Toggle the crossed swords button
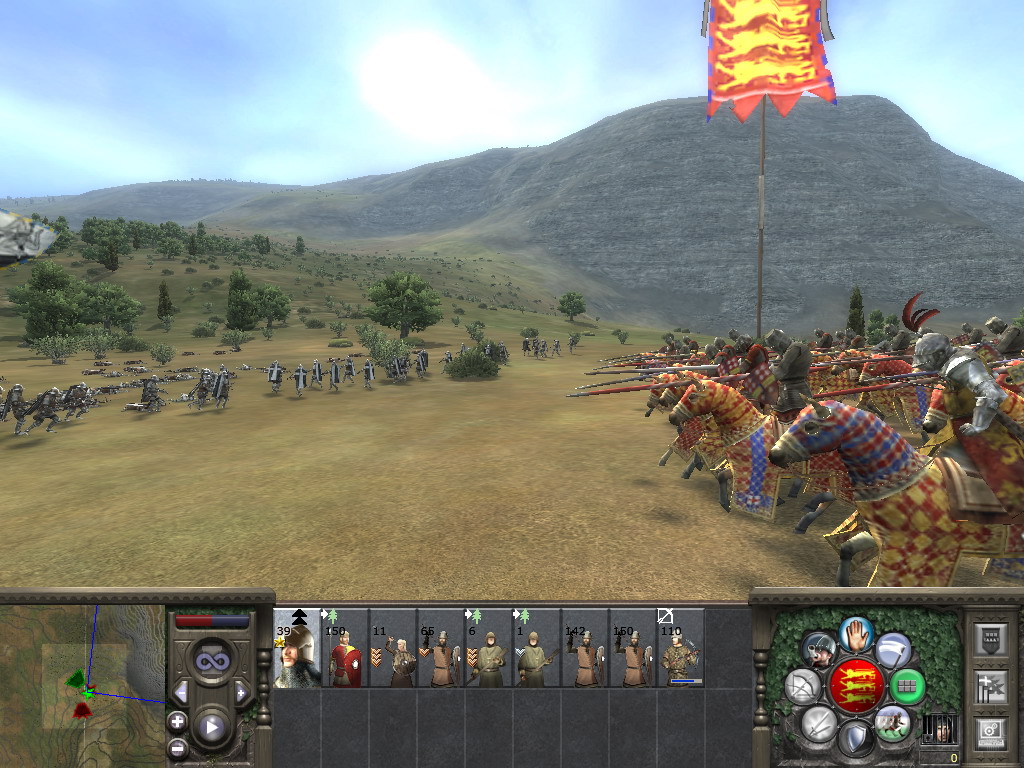The width and height of the screenshot is (1024, 768). click(819, 722)
